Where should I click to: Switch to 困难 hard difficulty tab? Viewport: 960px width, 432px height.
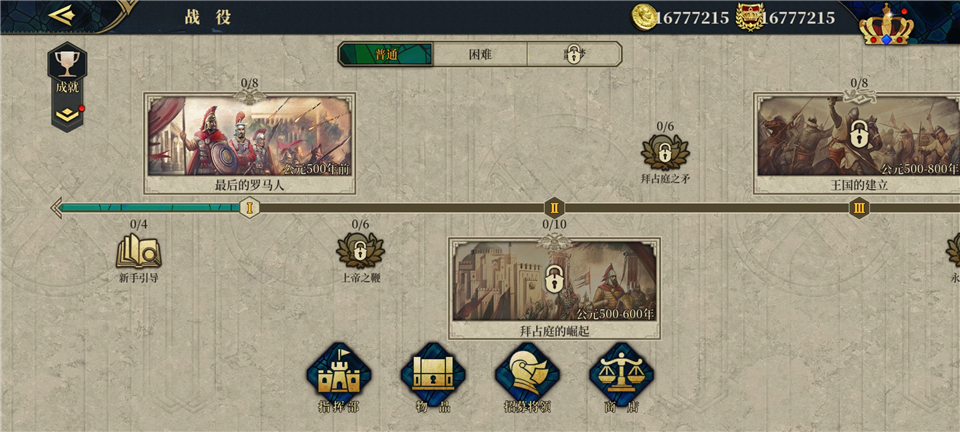480,54
